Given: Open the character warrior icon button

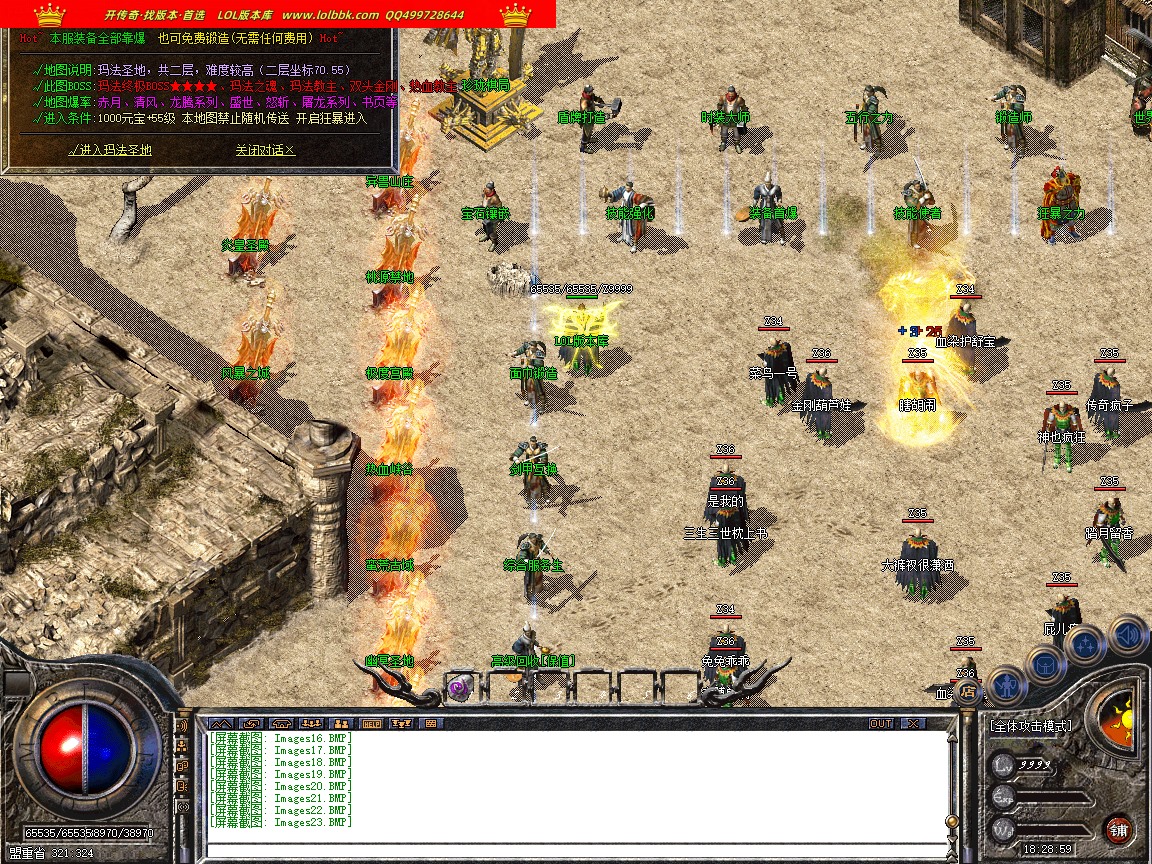Looking at the screenshot, I should coord(1006,685).
